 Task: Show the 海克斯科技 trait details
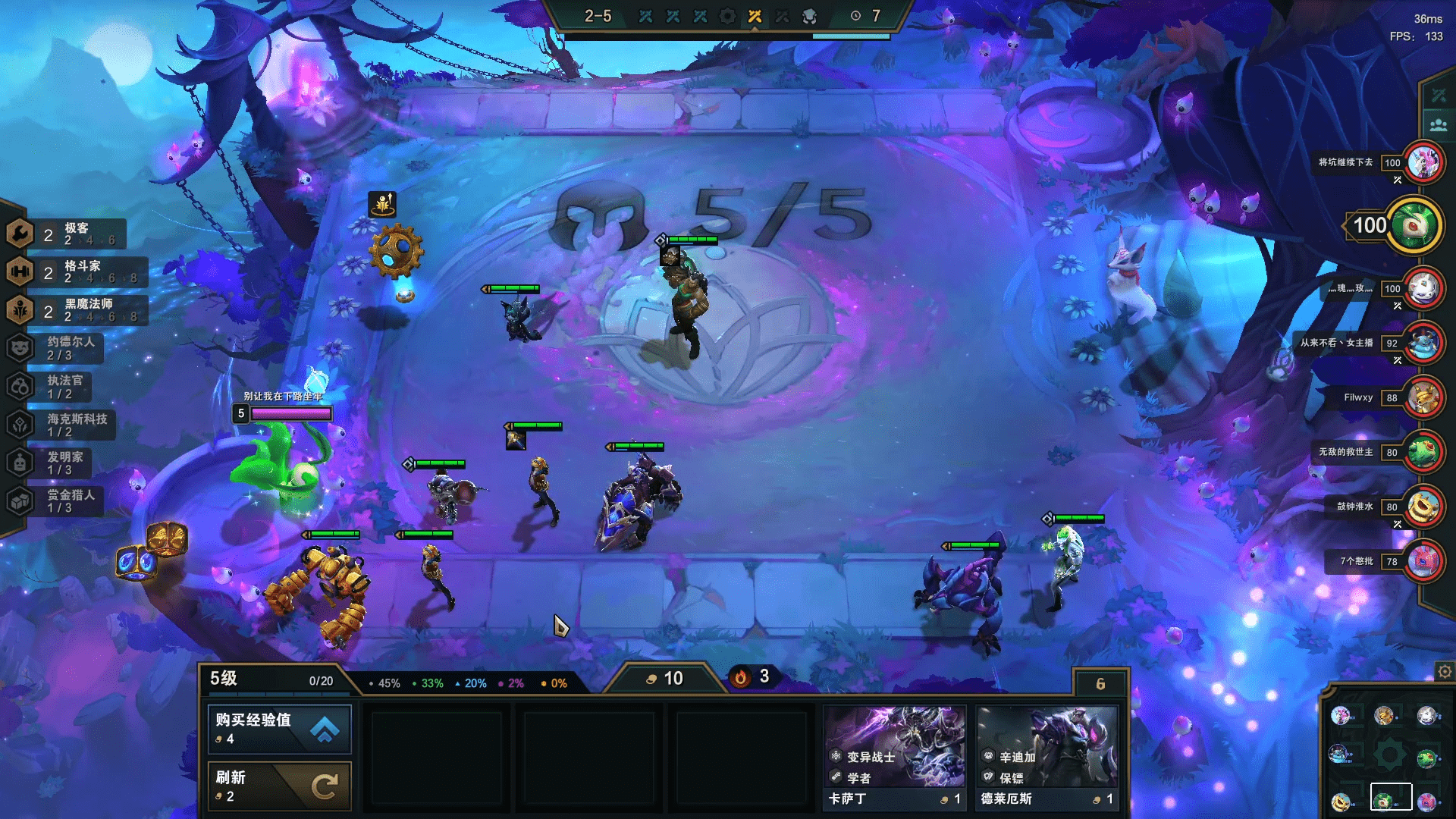tap(64, 425)
